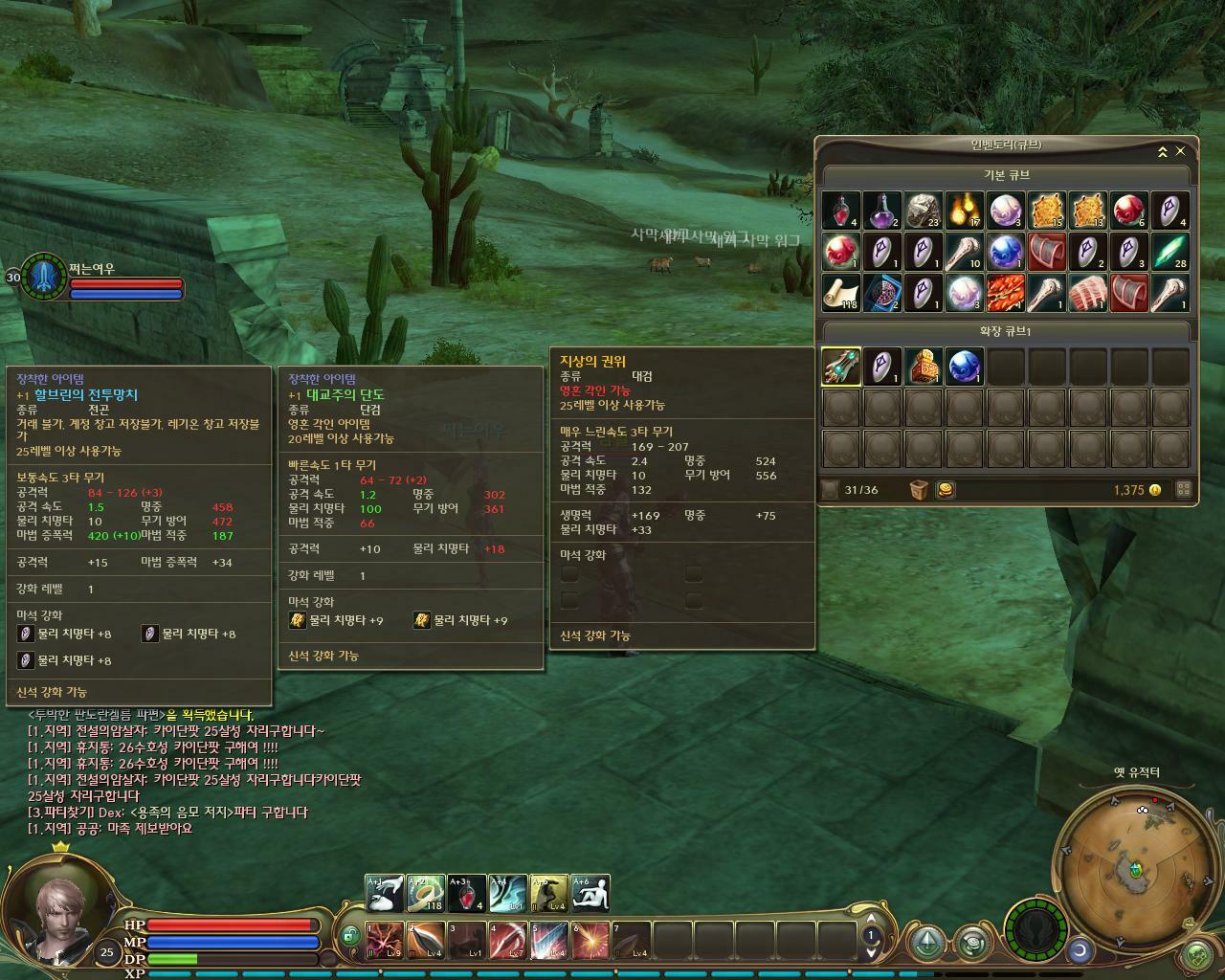Open the green skull menu button
This screenshot has width=1225, height=980.
(1197, 954)
